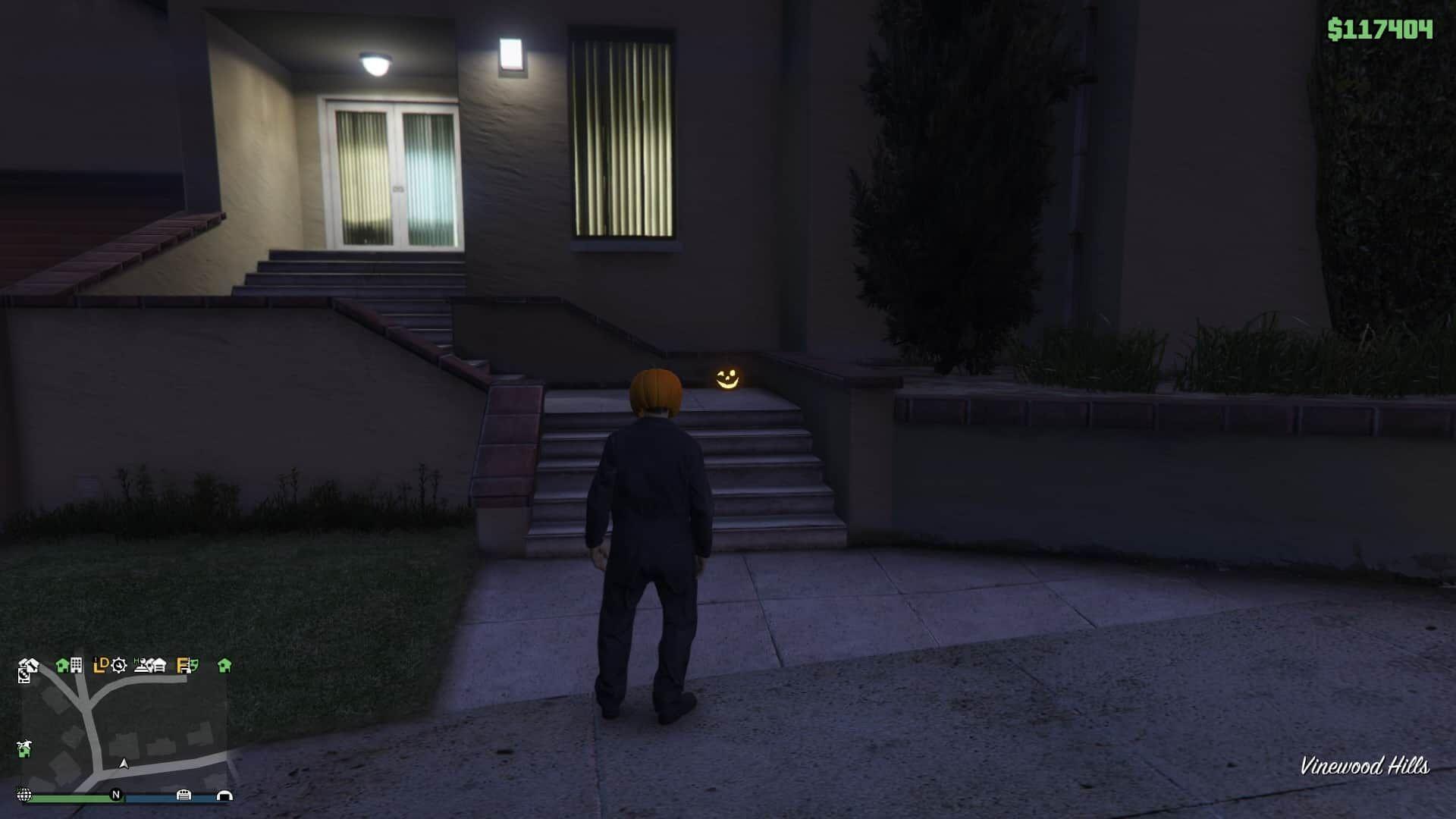Select the green safehouse blip near minimap top

pyautogui.click(x=61, y=665)
